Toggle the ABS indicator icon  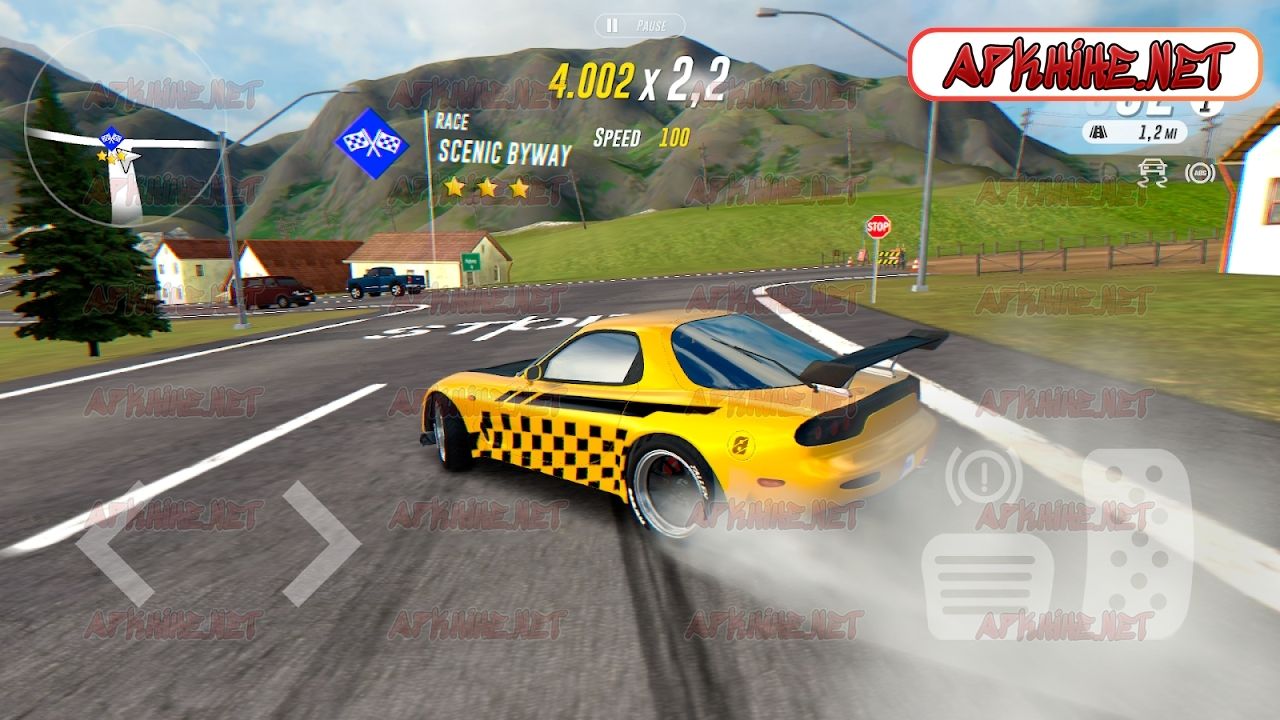[x=1199, y=172]
